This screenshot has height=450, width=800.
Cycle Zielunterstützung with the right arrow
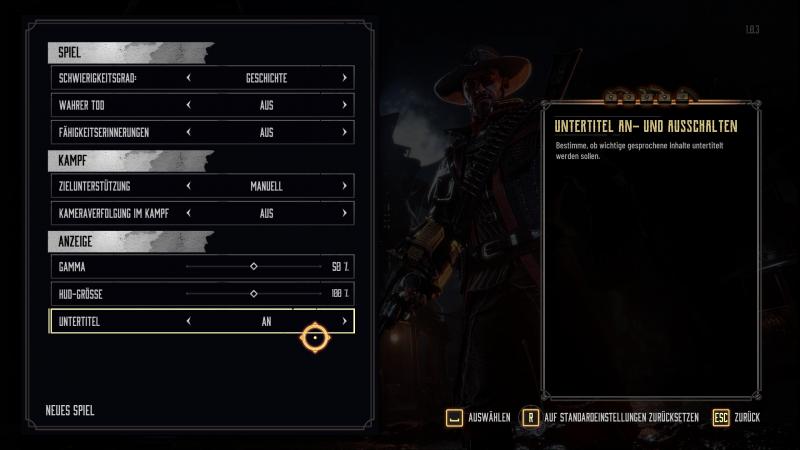(344, 186)
